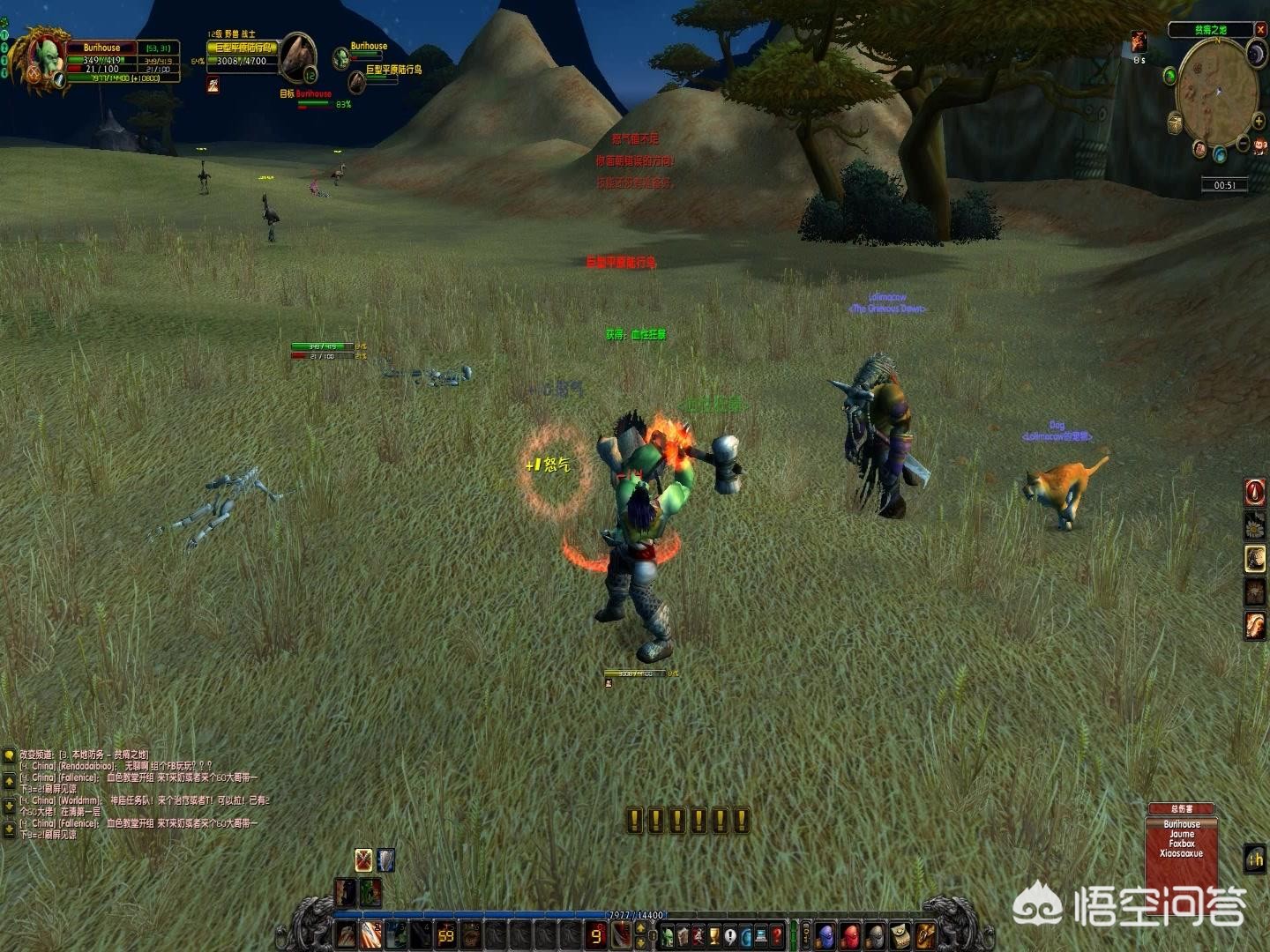
Task: Click the green tracking icon beside minimap
Action: (x=1169, y=76)
